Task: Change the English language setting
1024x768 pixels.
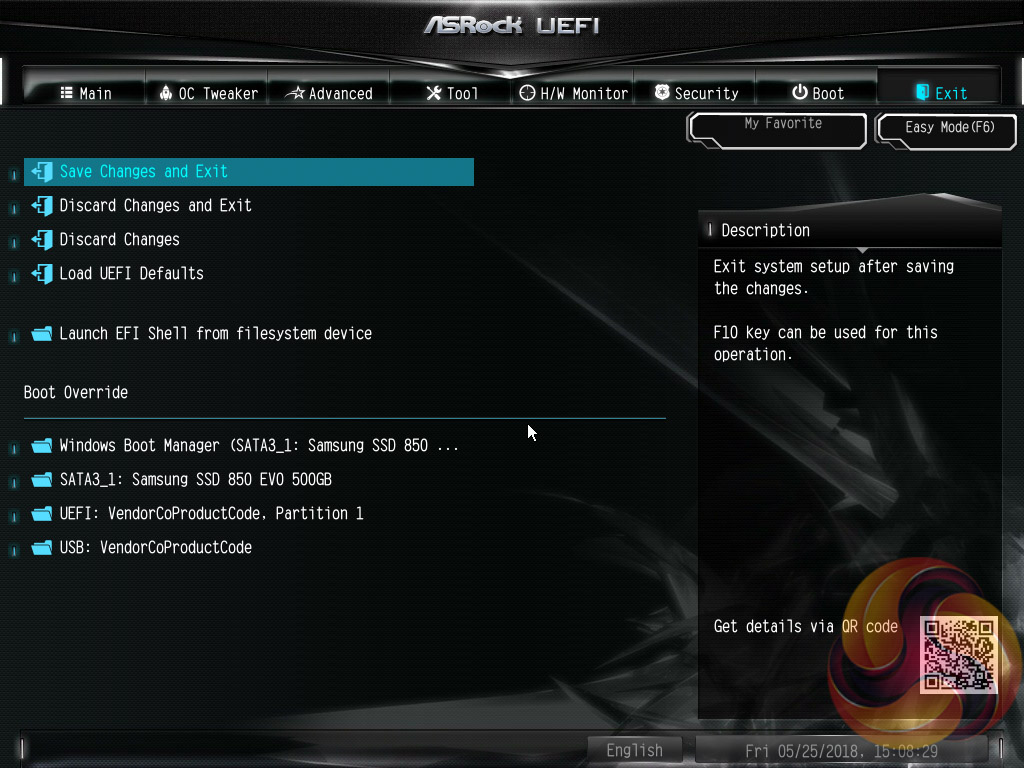Action: [634, 750]
